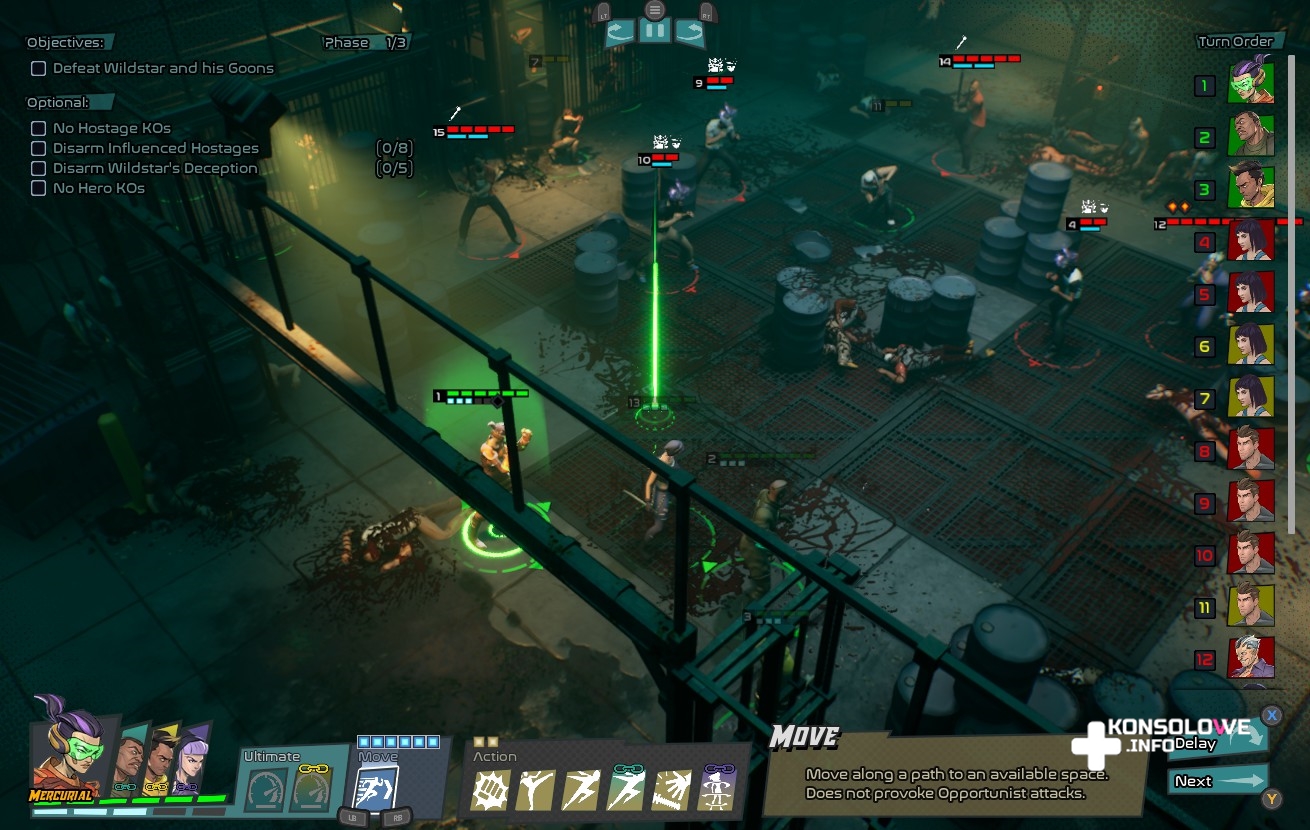This screenshot has height=830, width=1310.
Task: Open the hamburger menu at the top
Action: tap(655, 10)
